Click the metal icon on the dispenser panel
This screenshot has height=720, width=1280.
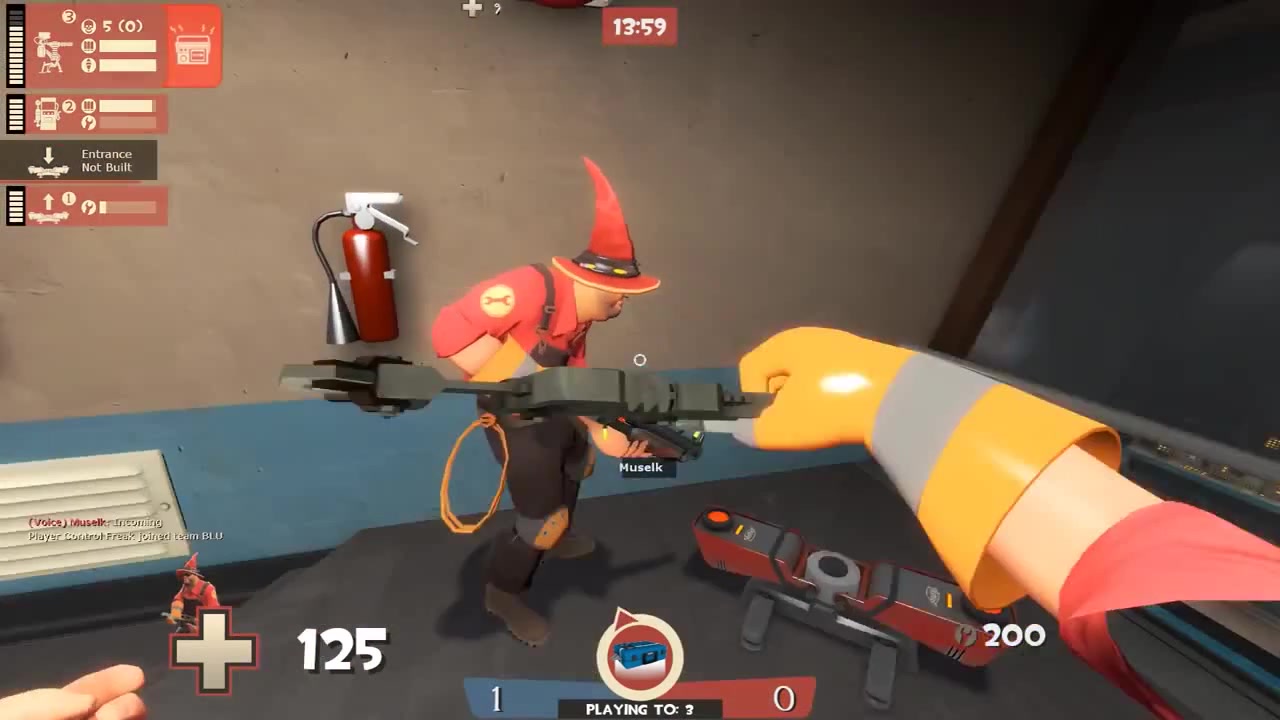pyautogui.click(x=87, y=123)
